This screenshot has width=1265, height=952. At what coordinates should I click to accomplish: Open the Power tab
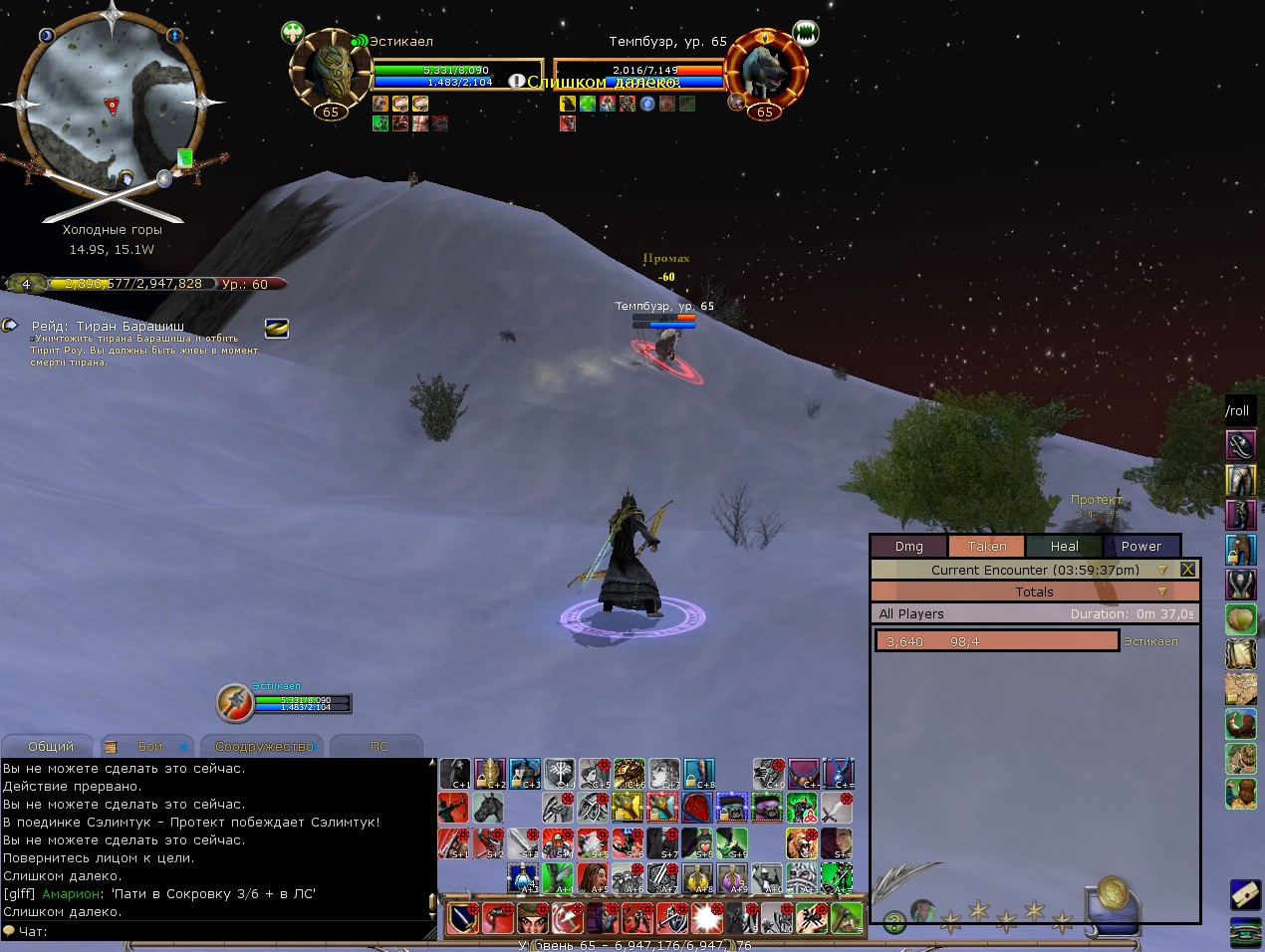coord(1140,546)
